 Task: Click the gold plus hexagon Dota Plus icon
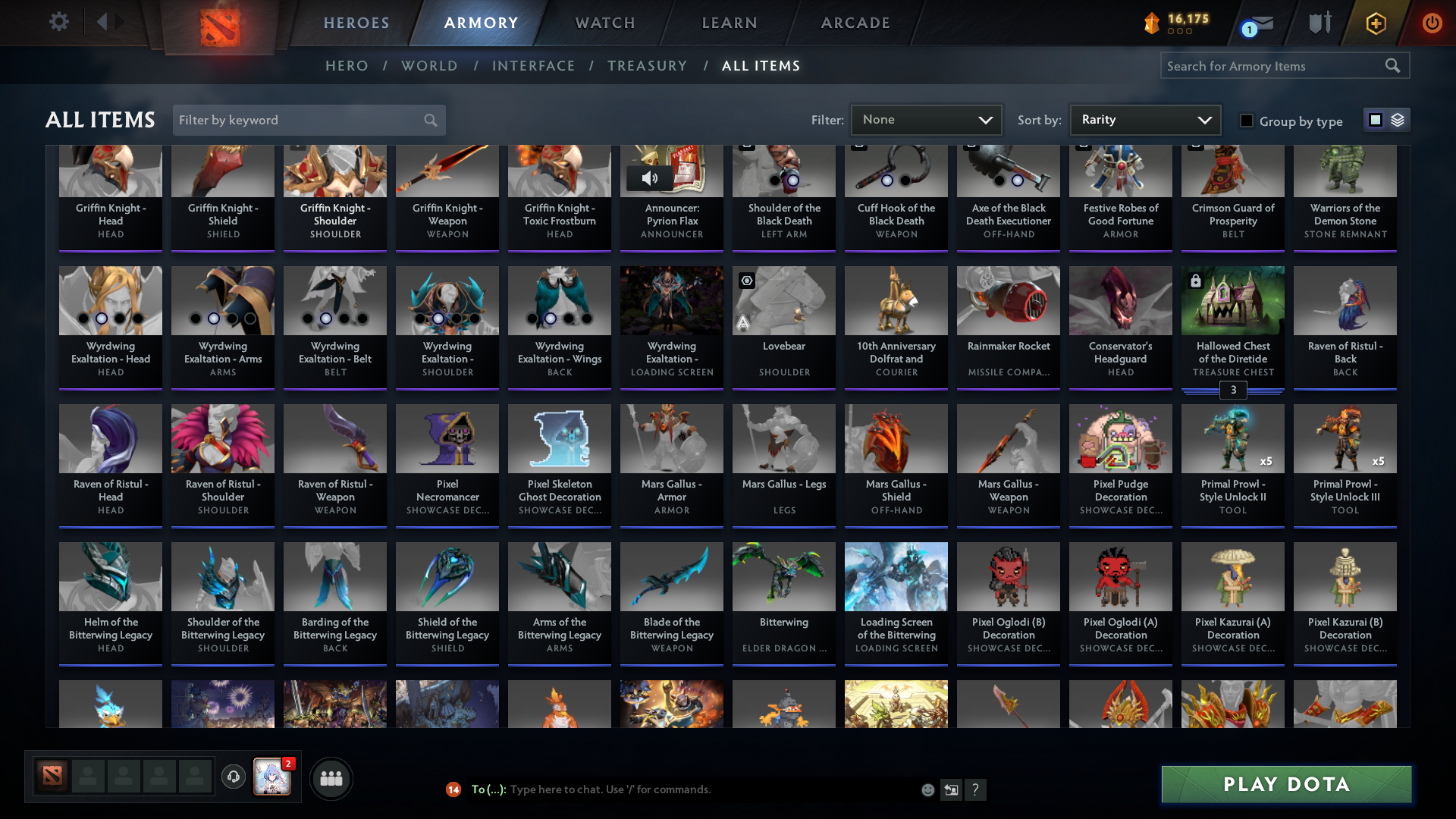click(x=1376, y=23)
